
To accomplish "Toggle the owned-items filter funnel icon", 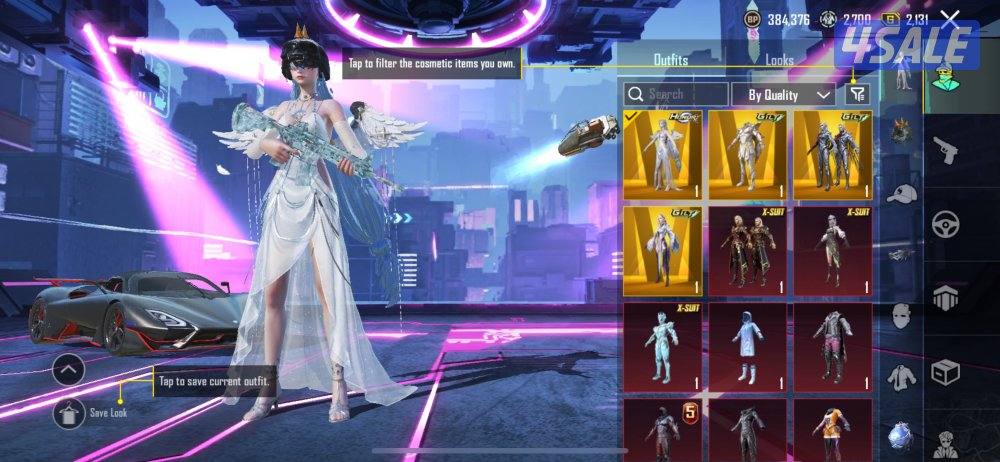I will pyautogui.click(x=857, y=94).
